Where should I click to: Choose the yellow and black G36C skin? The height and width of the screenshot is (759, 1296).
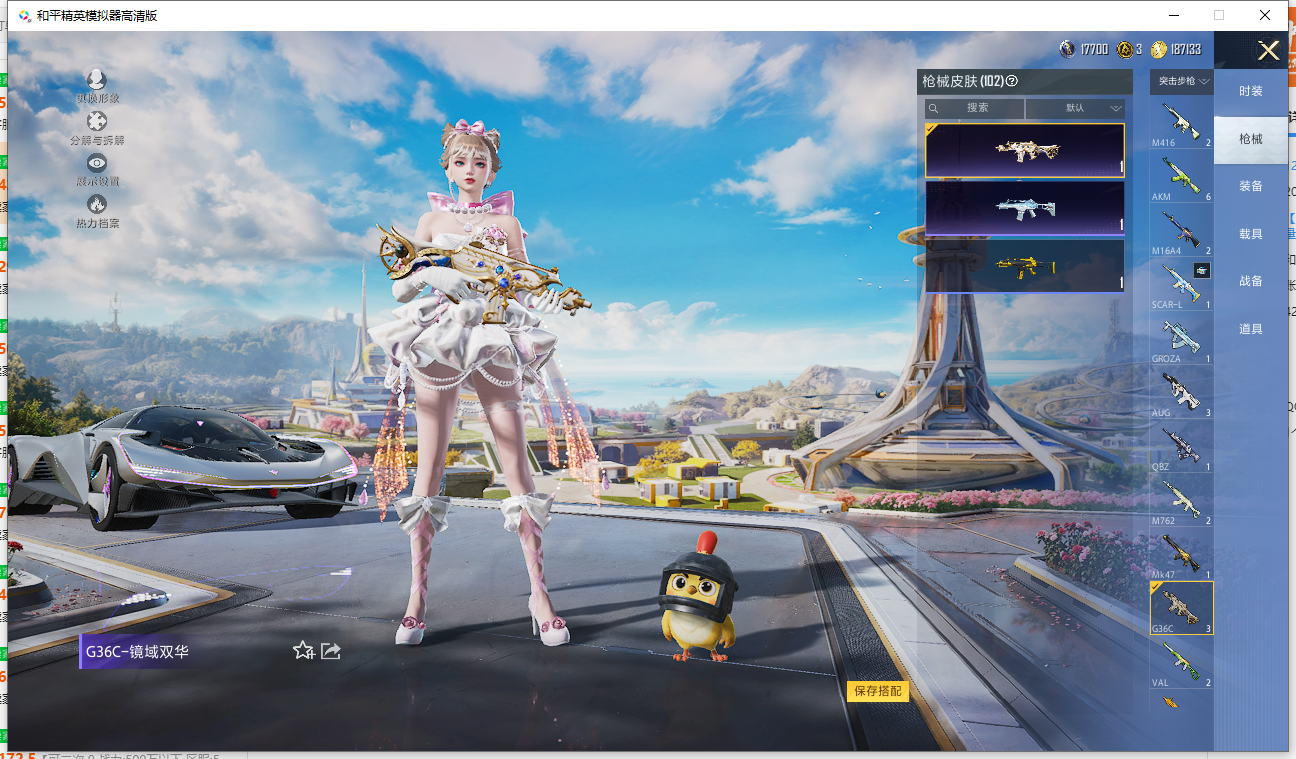coord(1025,266)
